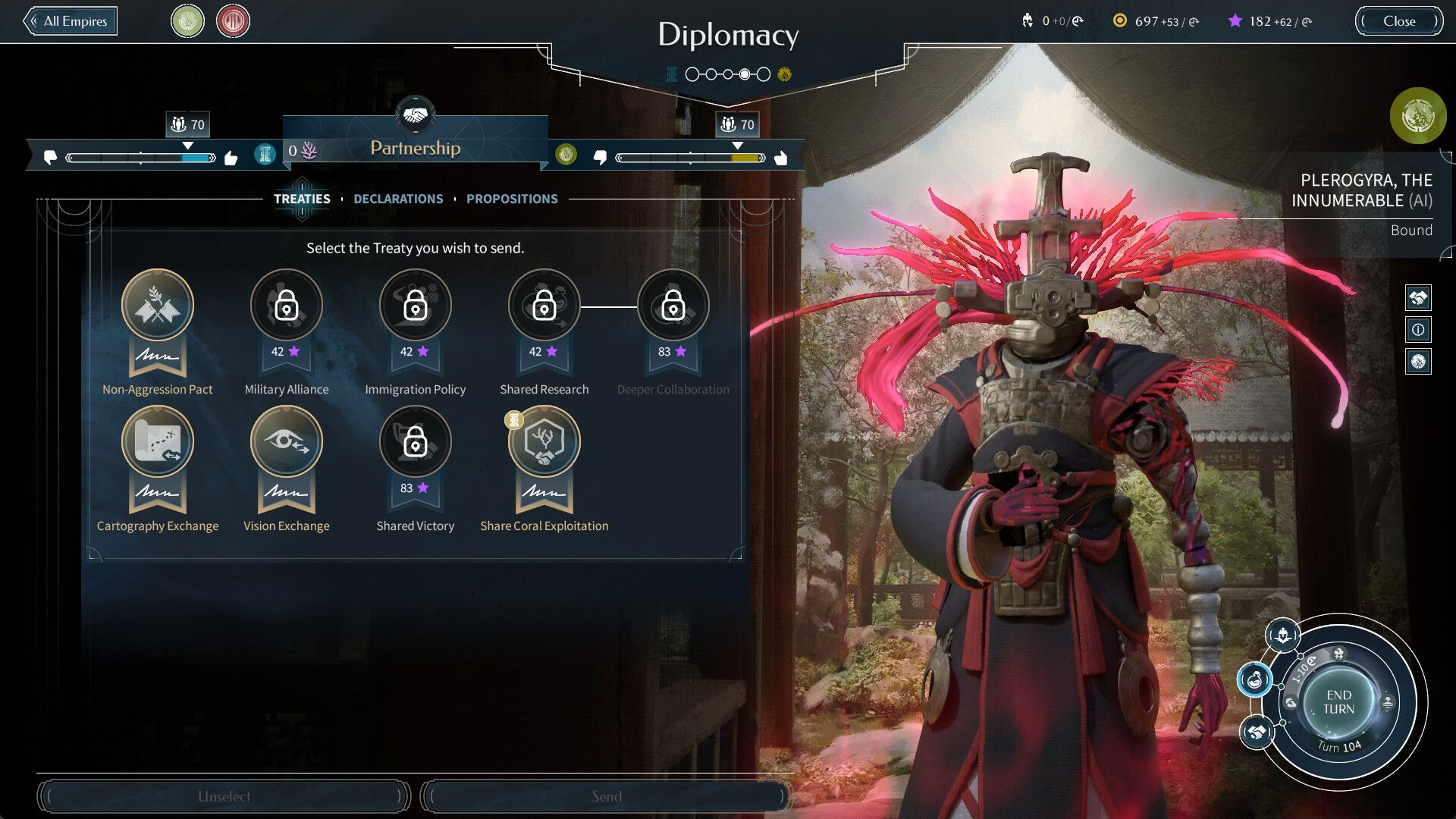The image size is (1456, 819).
Task: Toggle thumbs up on your empire's relation bar
Action: pos(231,158)
